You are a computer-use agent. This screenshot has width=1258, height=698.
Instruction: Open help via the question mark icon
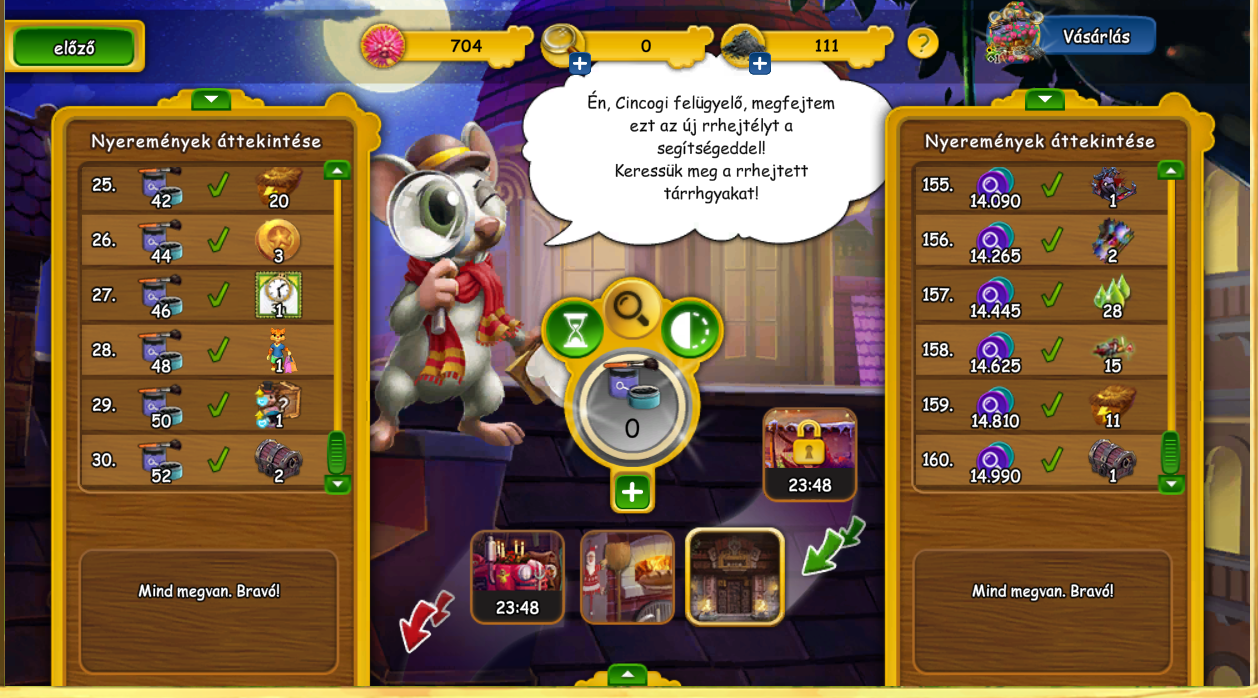922,44
